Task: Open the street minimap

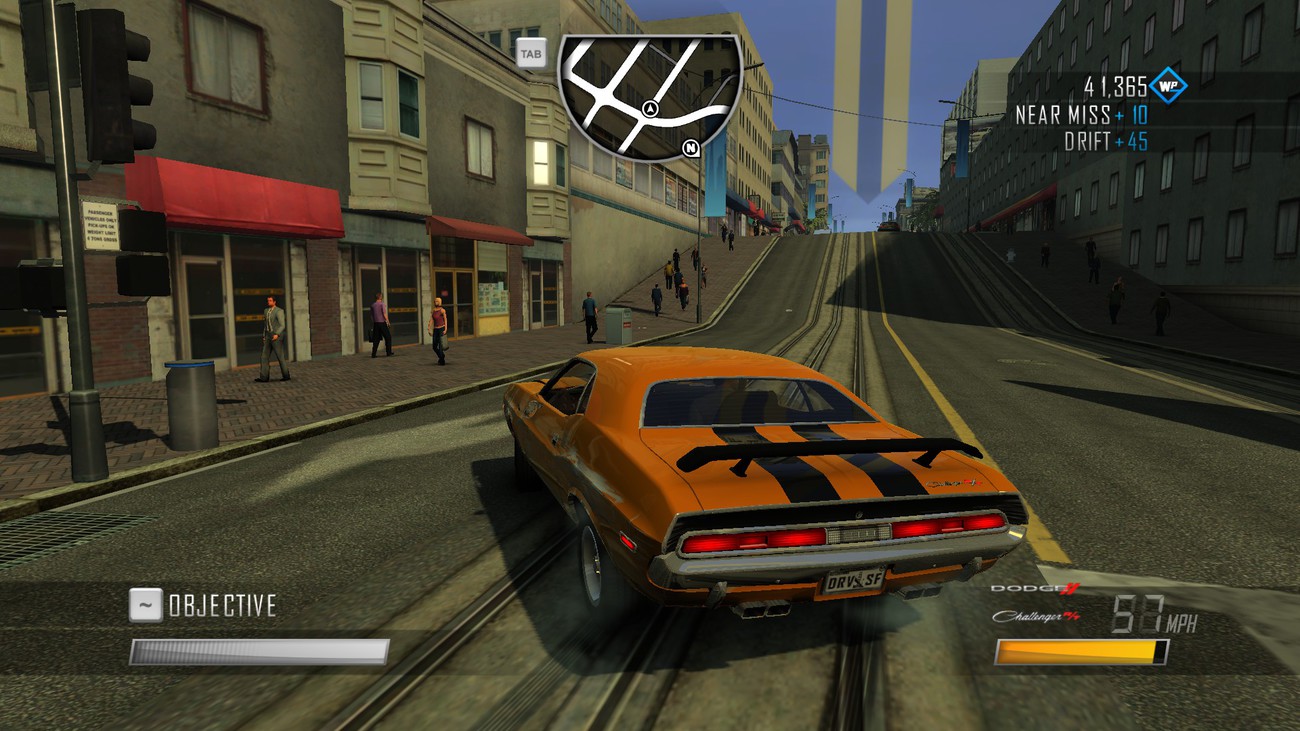Action: 649,95
